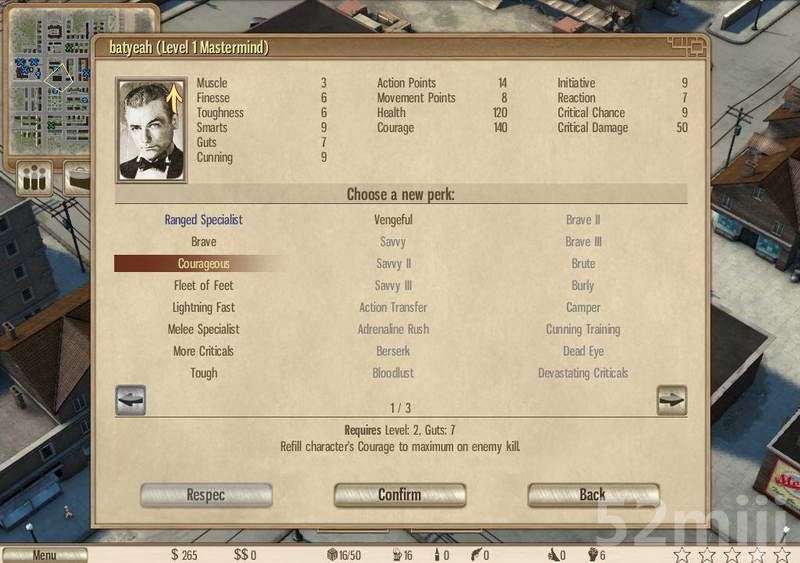The height and width of the screenshot is (563, 800).
Task: Select the Vengeful perk
Action: coord(393,220)
